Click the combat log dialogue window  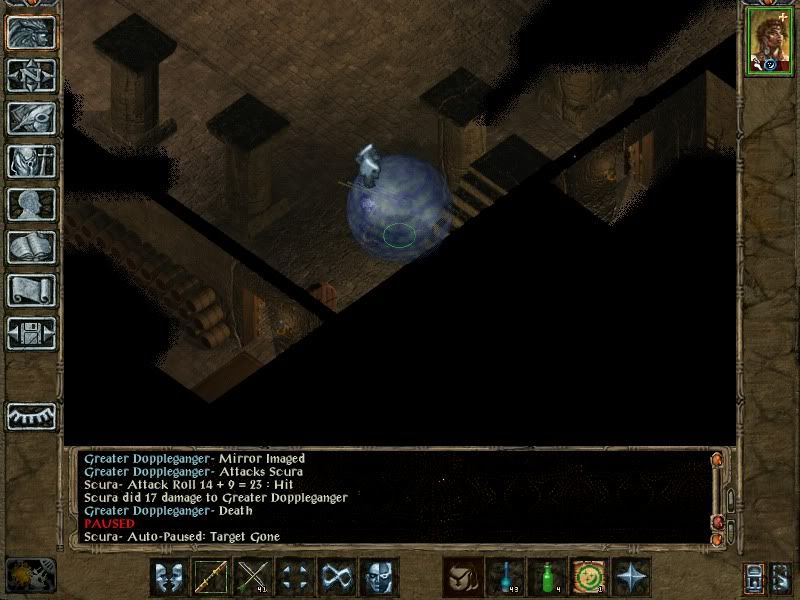coord(390,497)
